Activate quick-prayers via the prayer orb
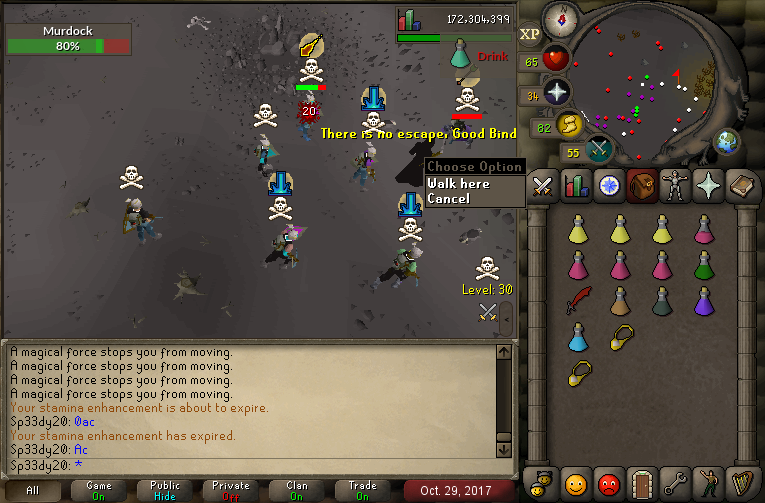This screenshot has width=765, height=503. coord(556,93)
